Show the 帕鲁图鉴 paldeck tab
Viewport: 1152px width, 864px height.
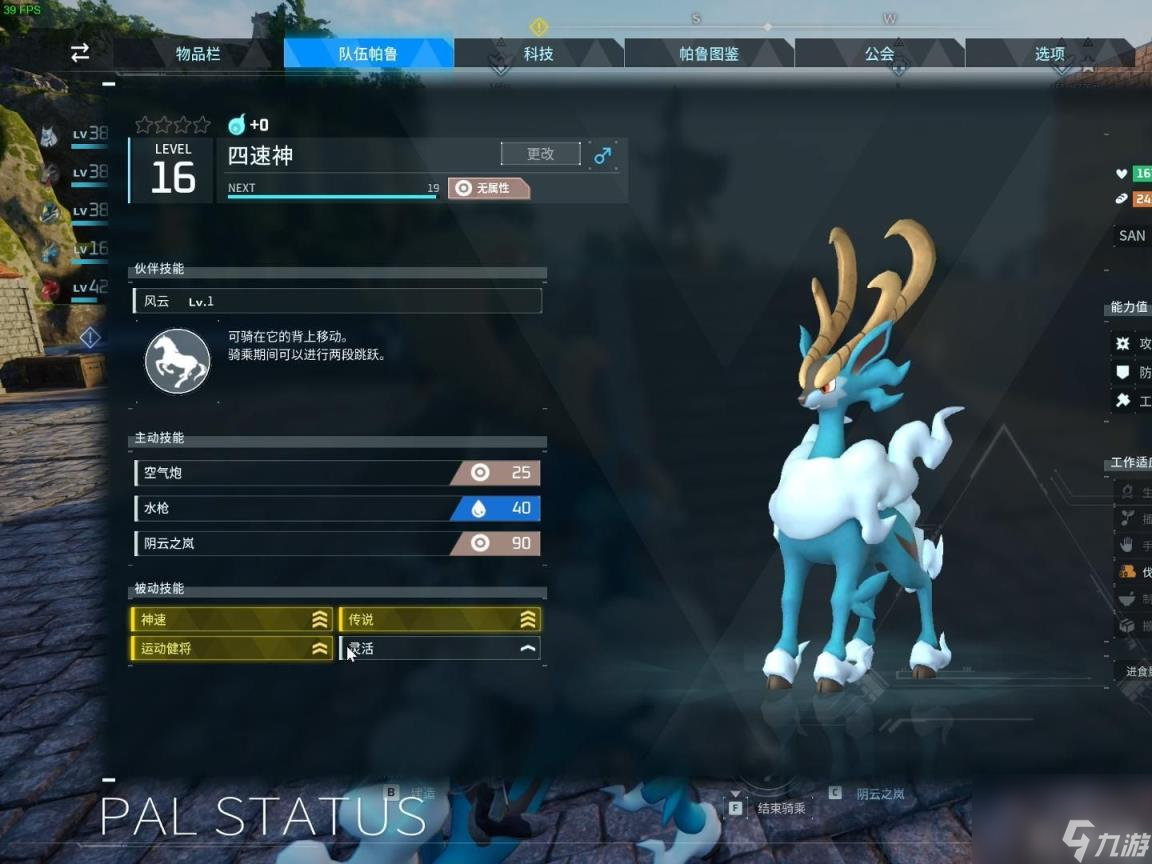[709, 54]
